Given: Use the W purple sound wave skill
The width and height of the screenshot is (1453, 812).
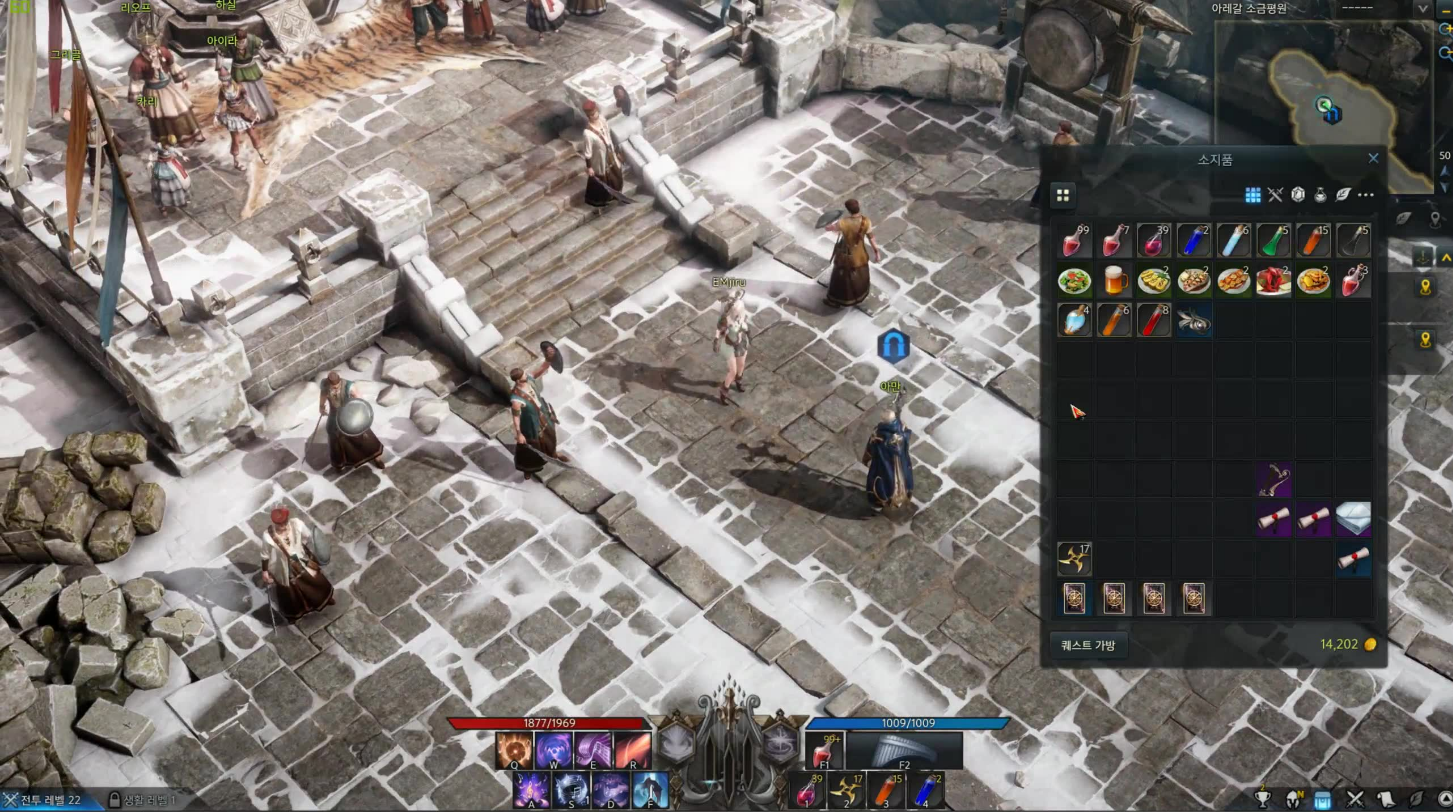Looking at the screenshot, I should pyautogui.click(x=553, y=749).
